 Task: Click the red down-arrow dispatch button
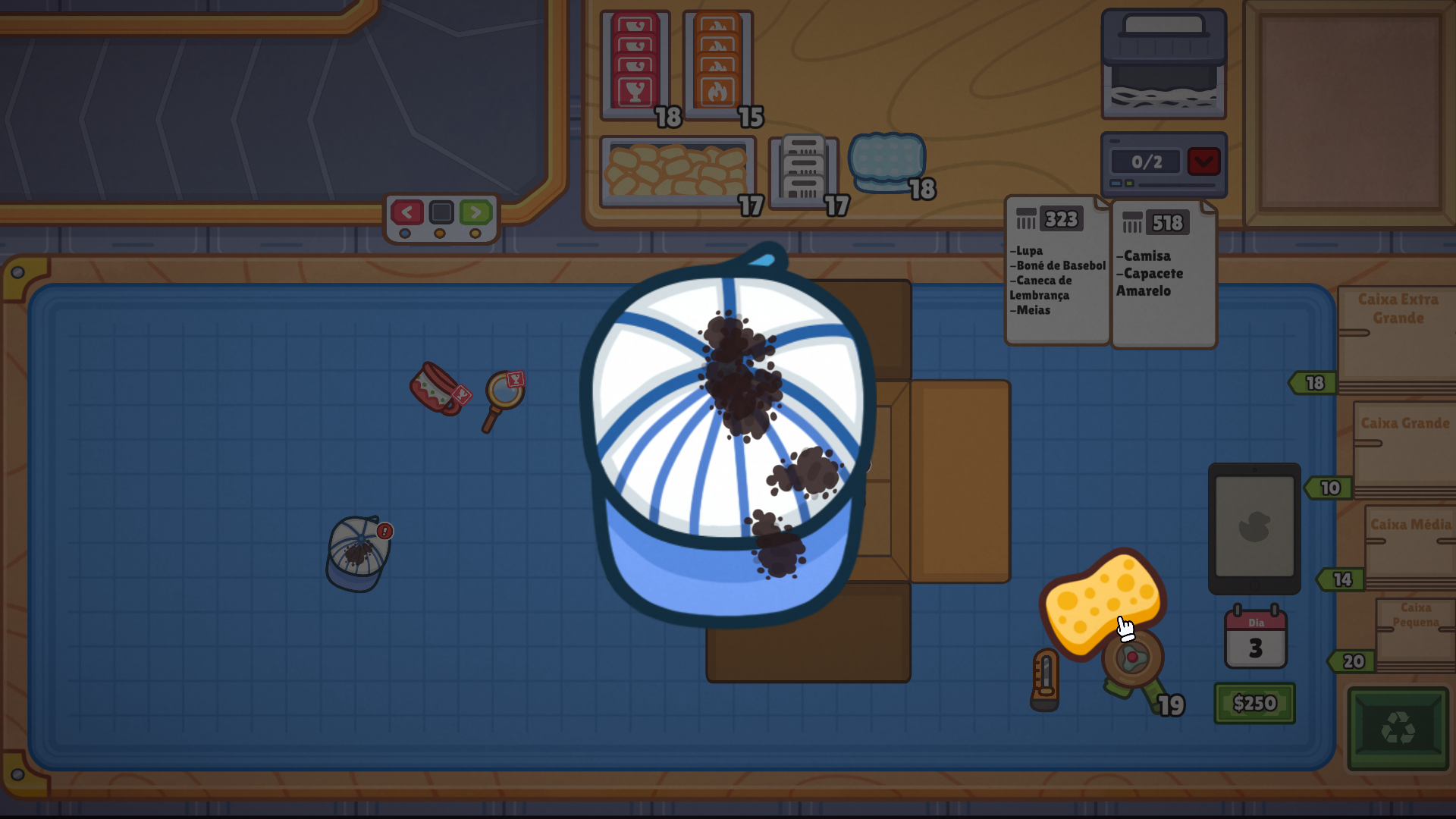pyautogui.click(x=1203, y=162)
